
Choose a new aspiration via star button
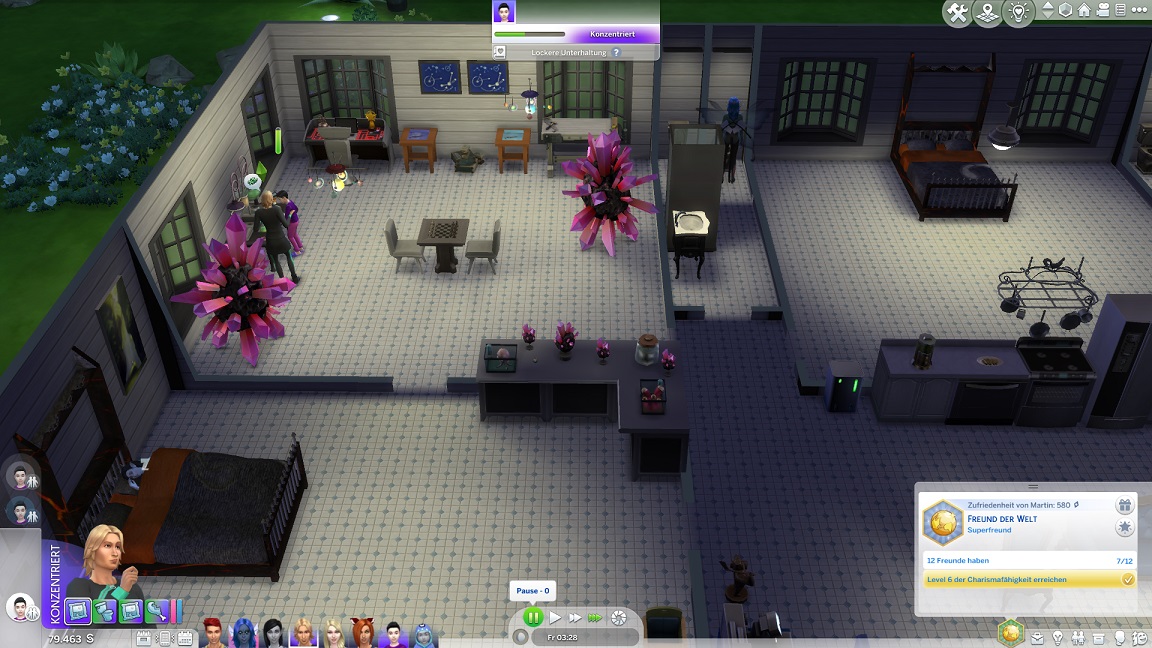(x=1125, y=528)
